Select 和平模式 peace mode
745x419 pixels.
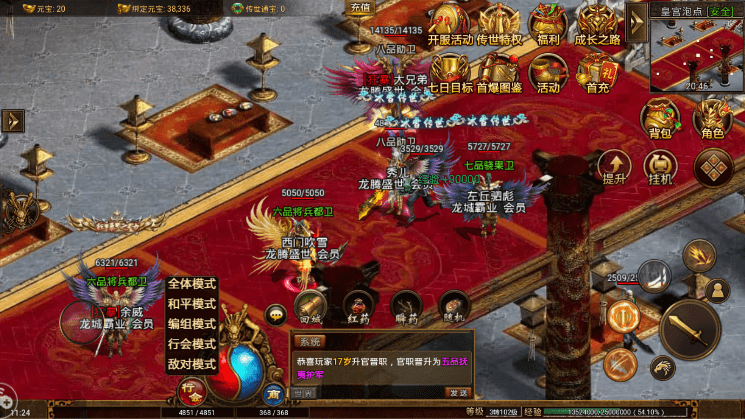pyautogui.click(x=191, y=304)
